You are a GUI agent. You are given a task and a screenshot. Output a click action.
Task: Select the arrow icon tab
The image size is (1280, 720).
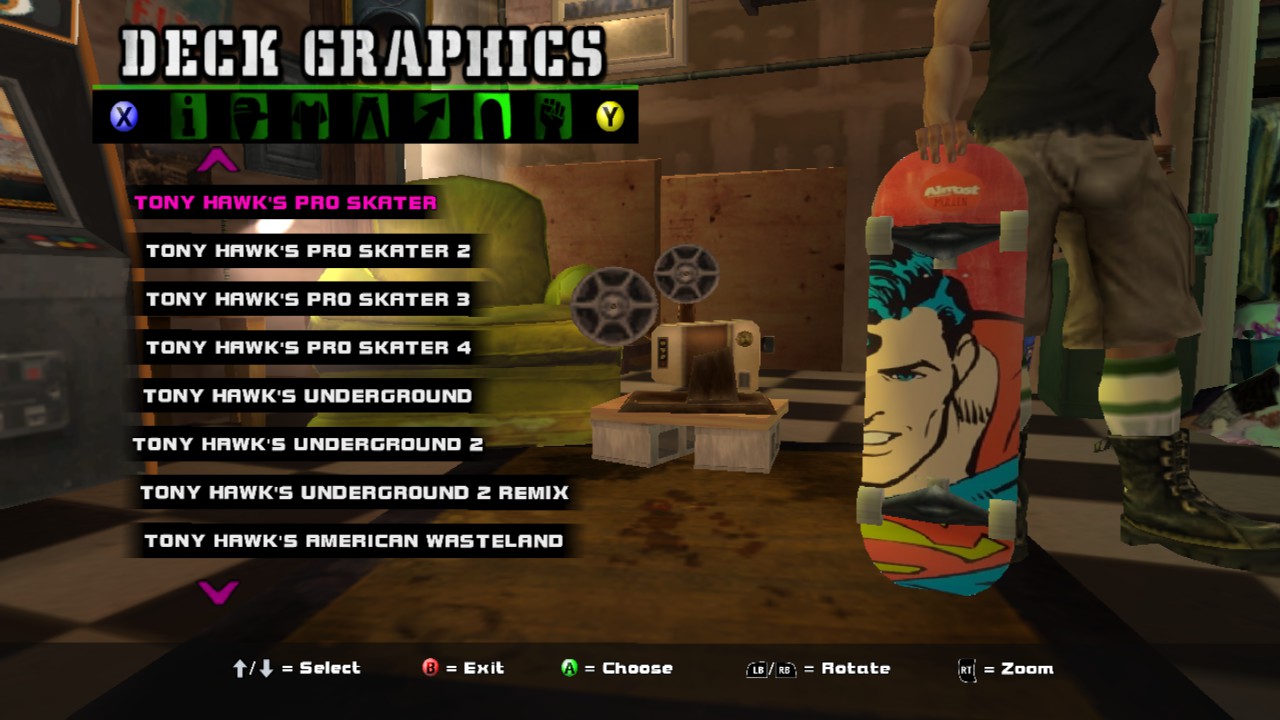[430, 117]
